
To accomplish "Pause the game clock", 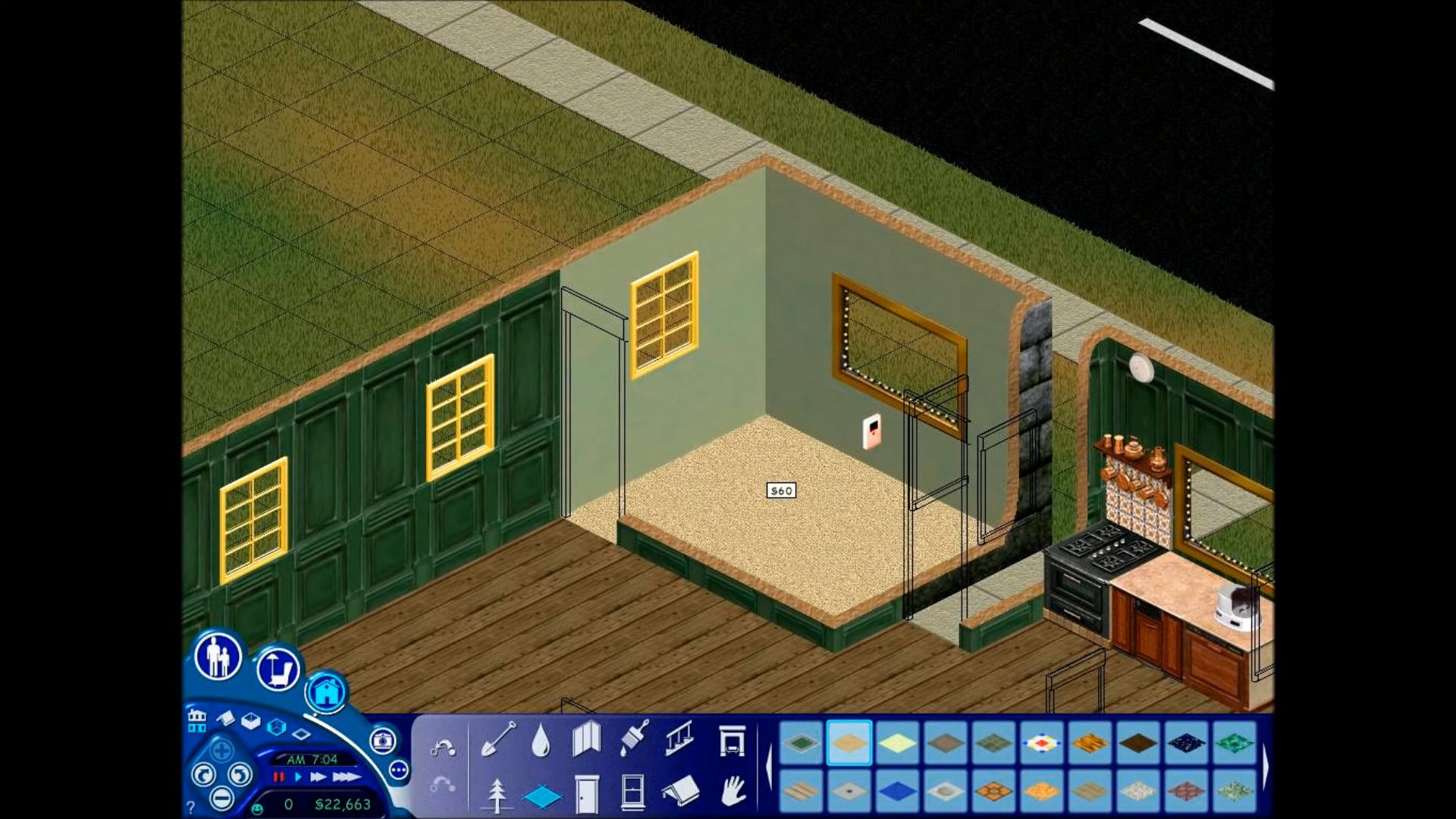I will click(x=278, y=777).
